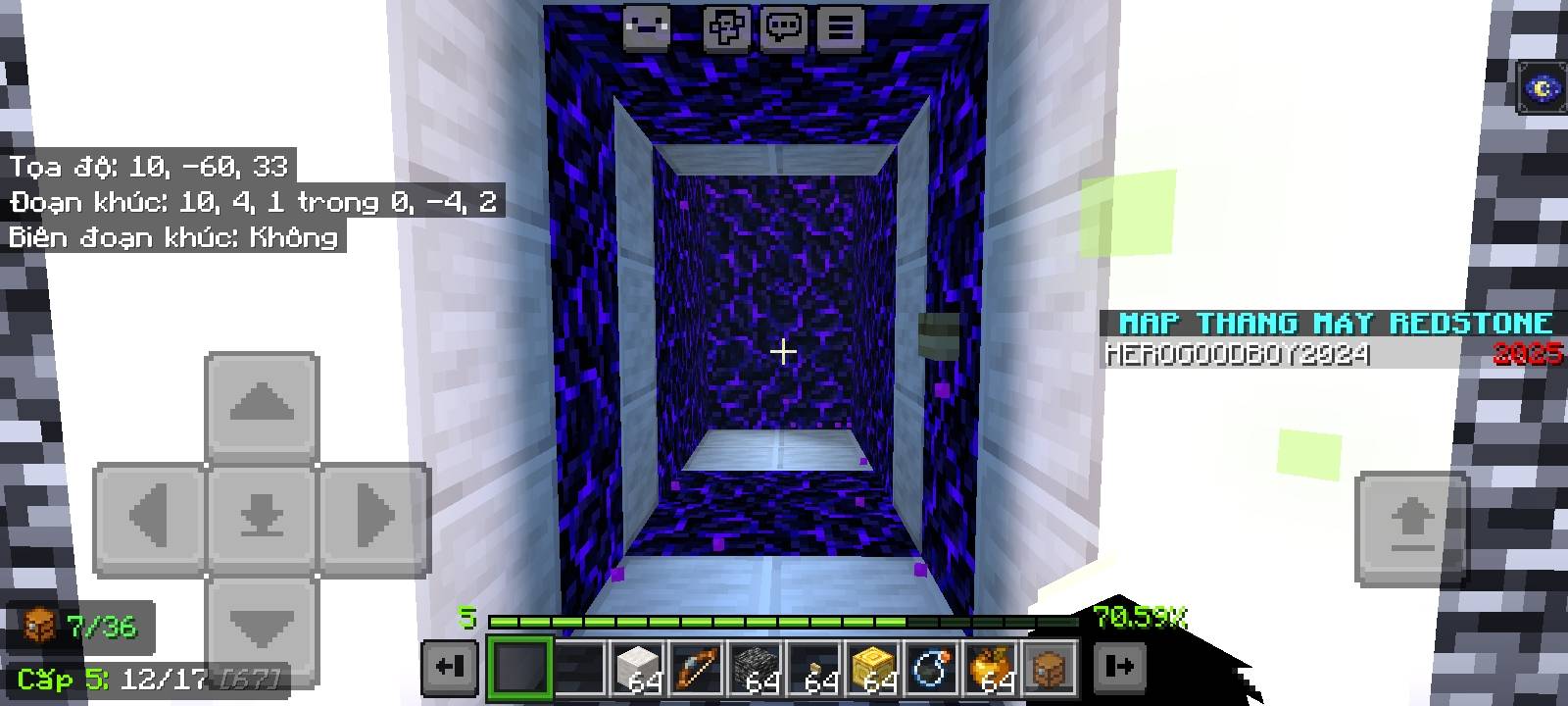This screenshot has width=1568, height=706.
Task: Select the coal block hotbar slot
Action: 753,666
